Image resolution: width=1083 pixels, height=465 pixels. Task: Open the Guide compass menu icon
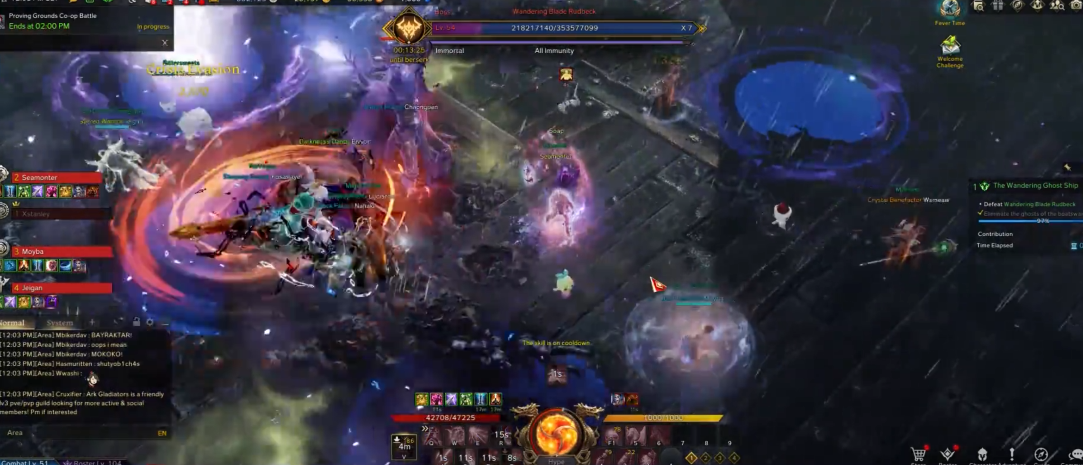coord(1041,455)
